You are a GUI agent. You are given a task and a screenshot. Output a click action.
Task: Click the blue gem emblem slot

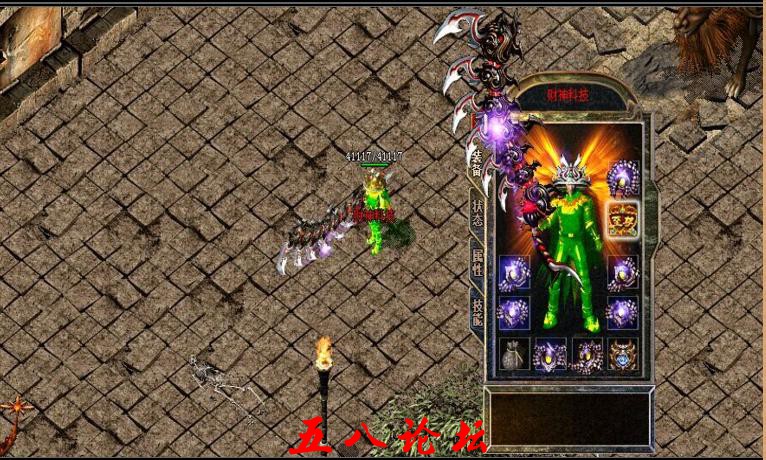622,355
